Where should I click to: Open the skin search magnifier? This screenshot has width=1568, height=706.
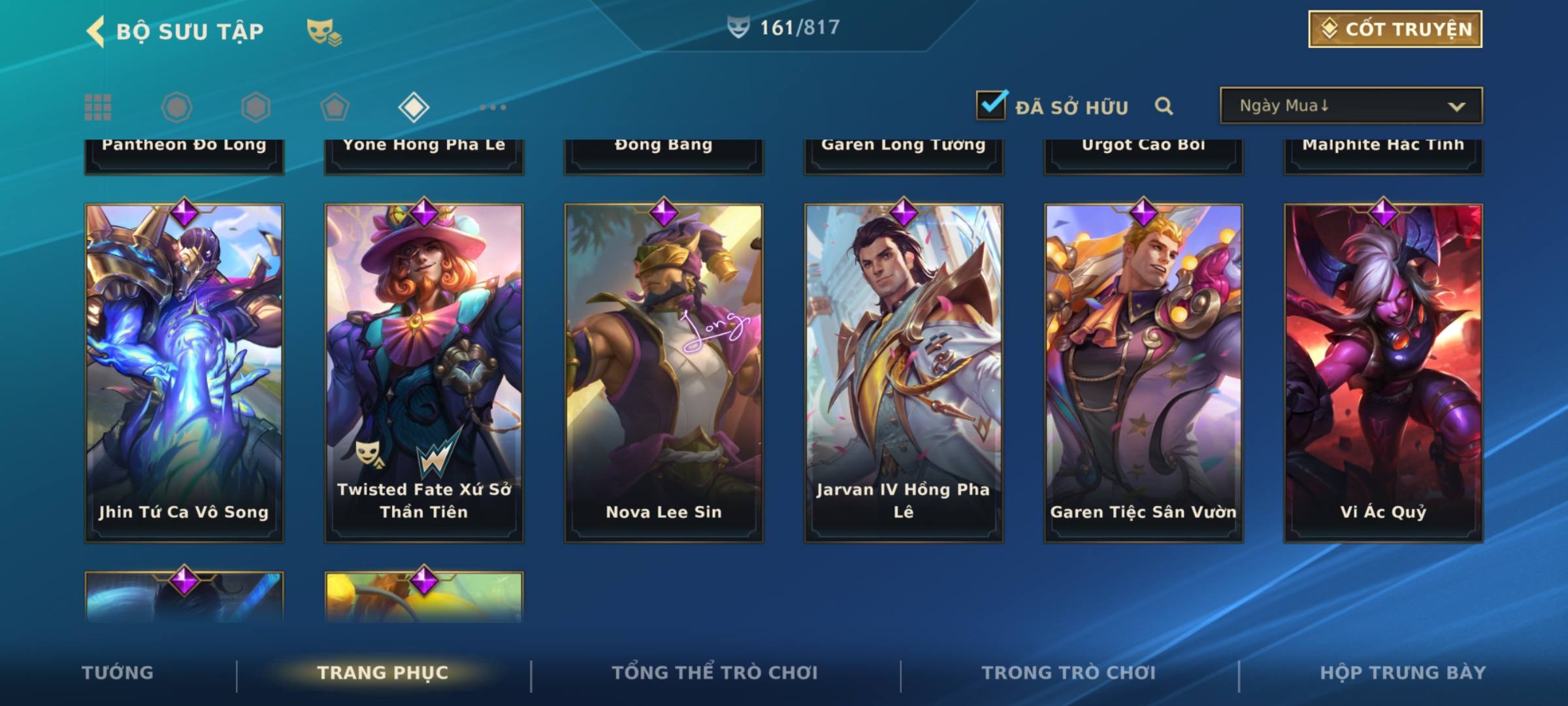1164,106
